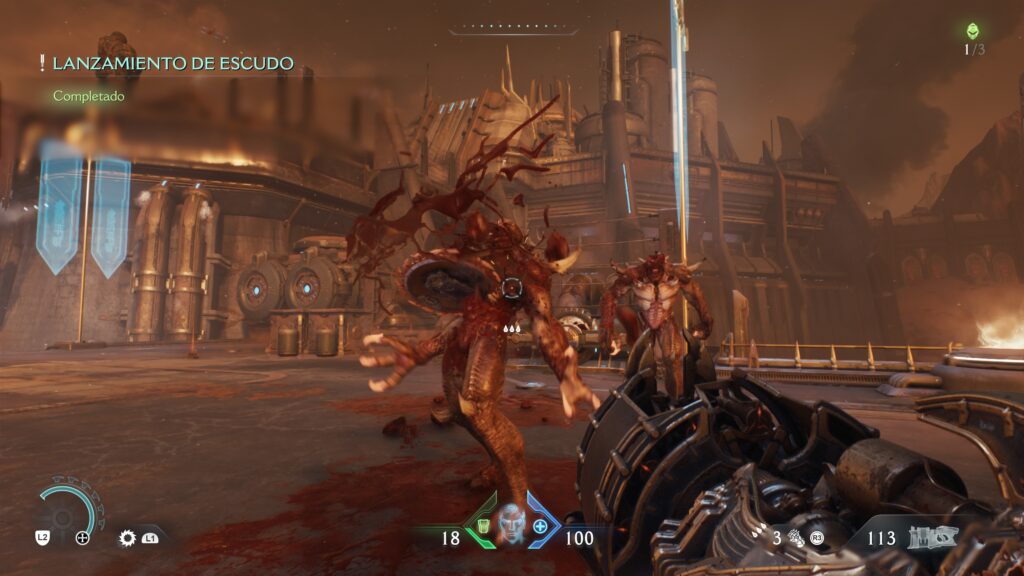This screenshot has width=1024, height=576.
Task: Click the Slayer portrait on the HUD
Action: (x=511, y=523)
